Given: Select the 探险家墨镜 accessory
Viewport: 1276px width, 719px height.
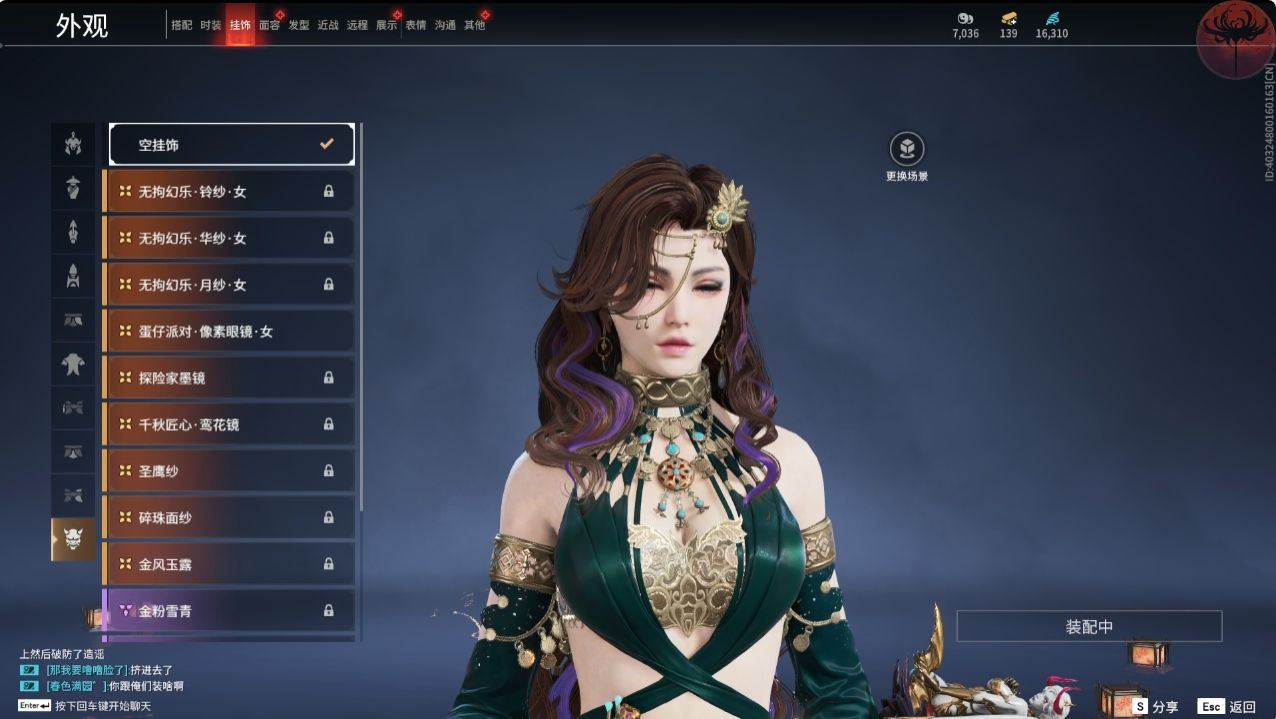Looking at the screenshot, I should pos(230,378).
